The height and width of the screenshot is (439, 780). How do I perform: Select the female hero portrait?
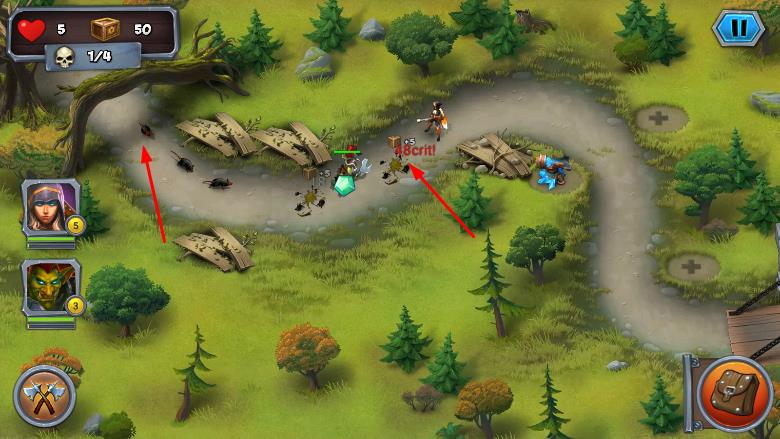pos(50,208)
